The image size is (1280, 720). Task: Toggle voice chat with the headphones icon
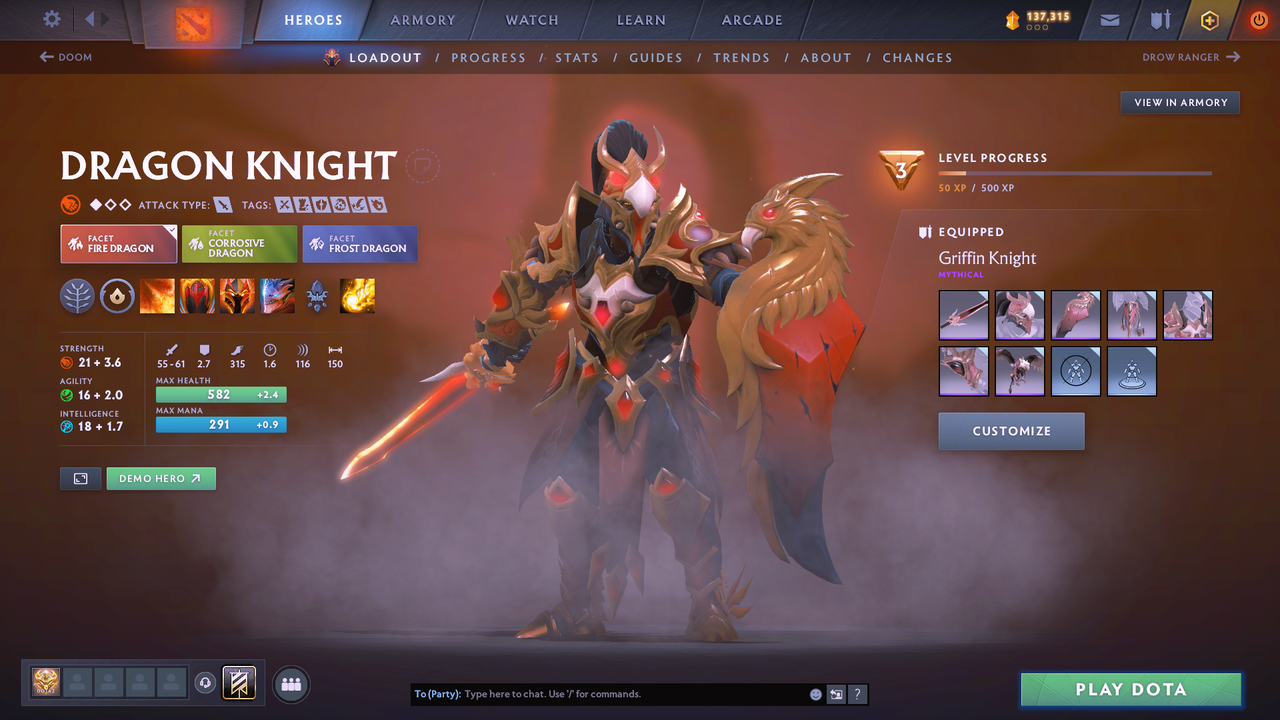(207, 683)
